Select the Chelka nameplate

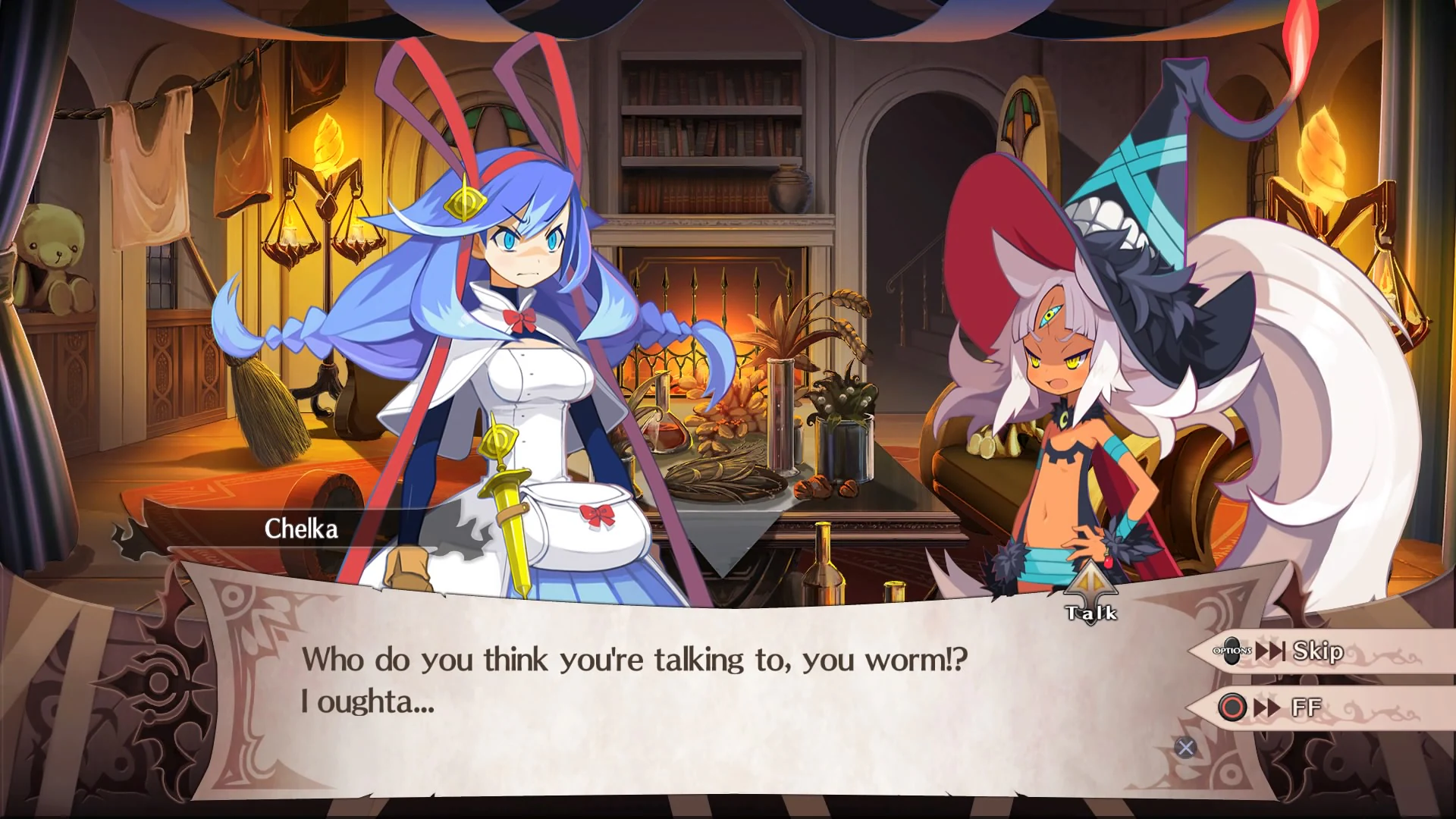(302, 529)
